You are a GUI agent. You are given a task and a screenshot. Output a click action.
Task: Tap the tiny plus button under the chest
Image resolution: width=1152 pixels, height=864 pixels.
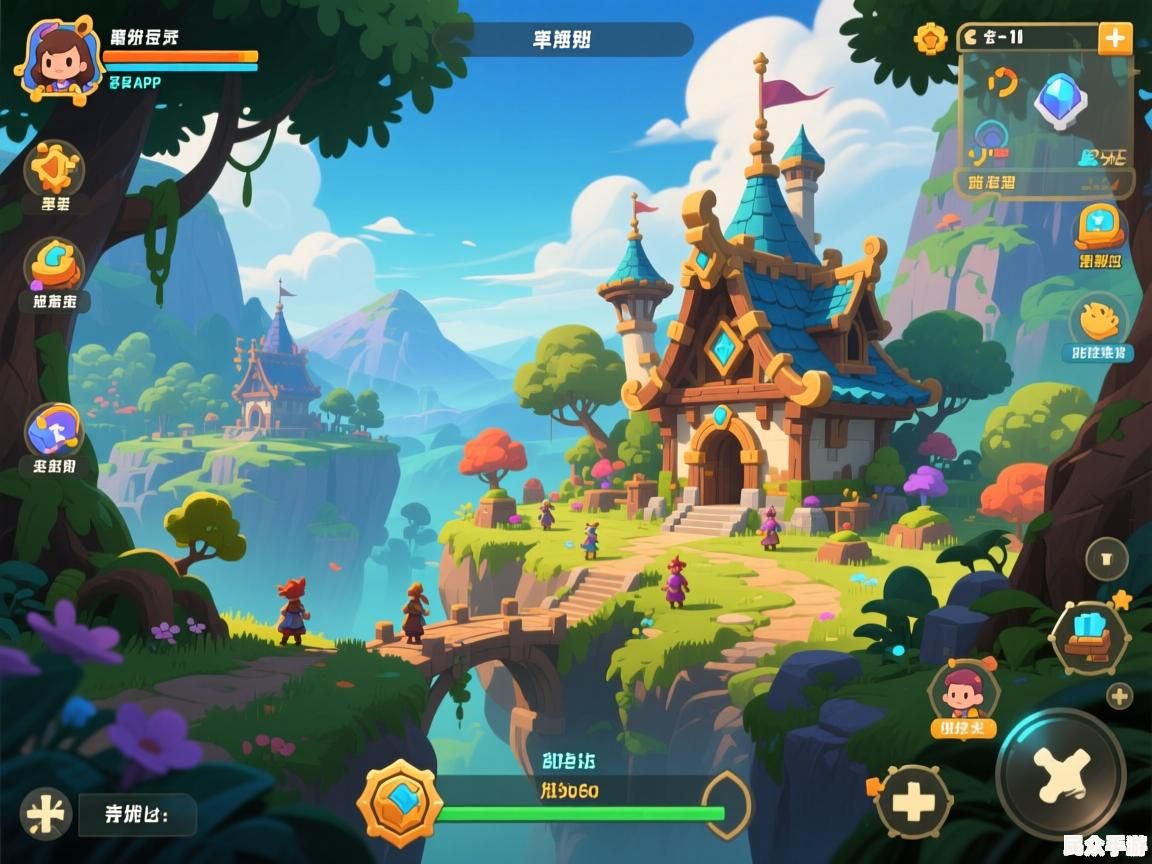(x=1119, y=696)
